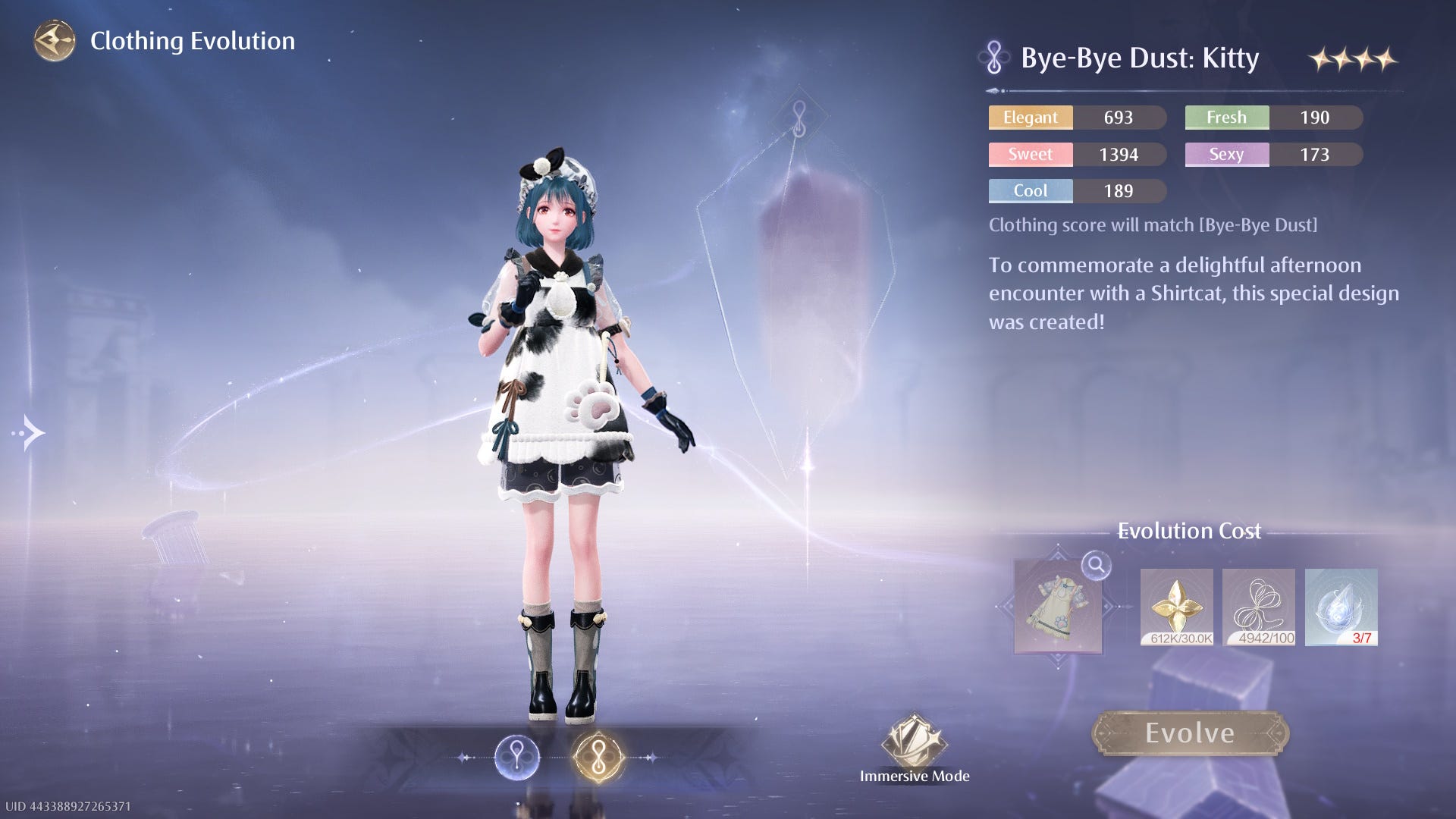1456x819 pixels.
Task: Inspect required outfit with magnifier icon
Action: [x=1096, y=565]
